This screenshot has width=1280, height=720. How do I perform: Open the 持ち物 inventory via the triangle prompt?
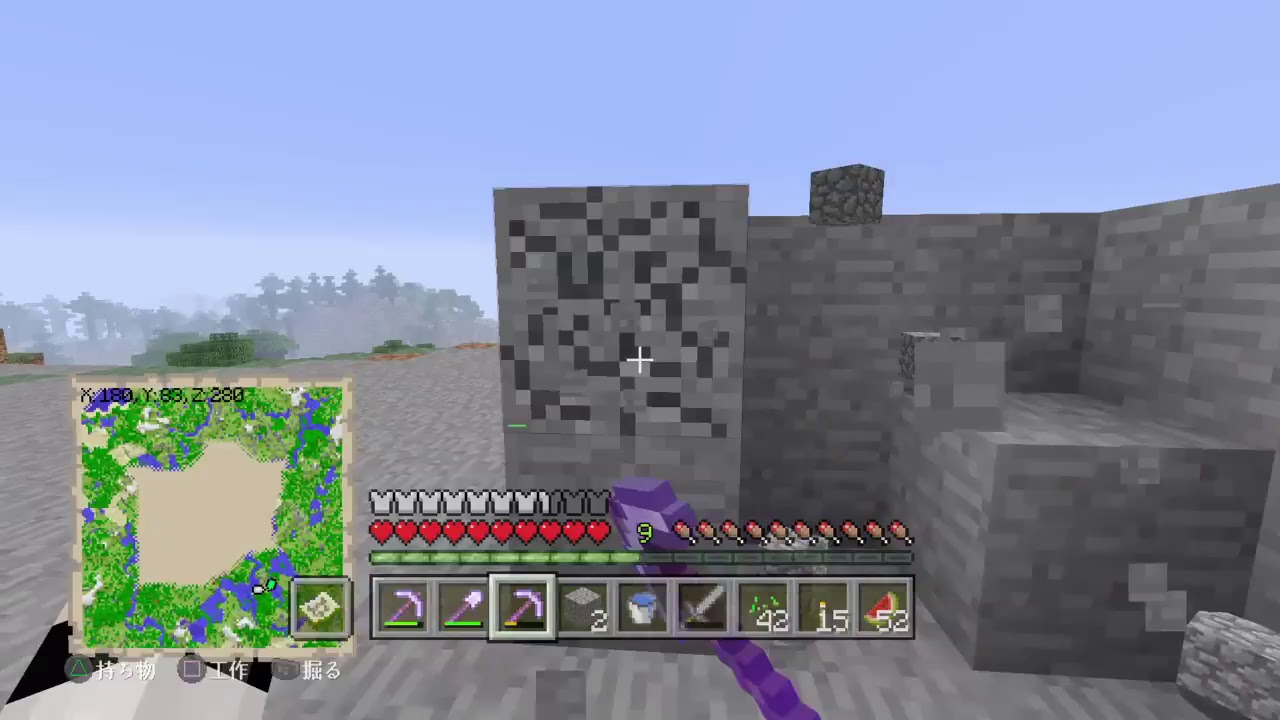[113, 671]
